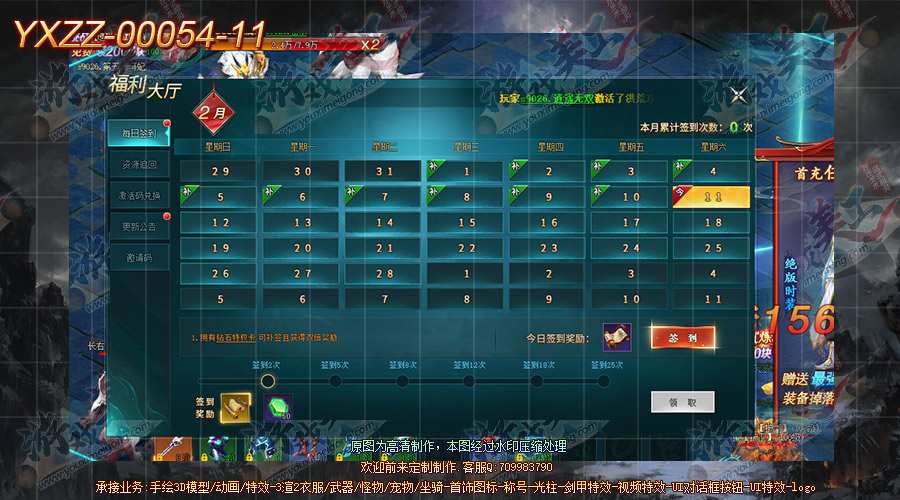Viewport: 900px width, 500px height.
Task: Claim rewards with the 领取 button
Action: (682, 402)
